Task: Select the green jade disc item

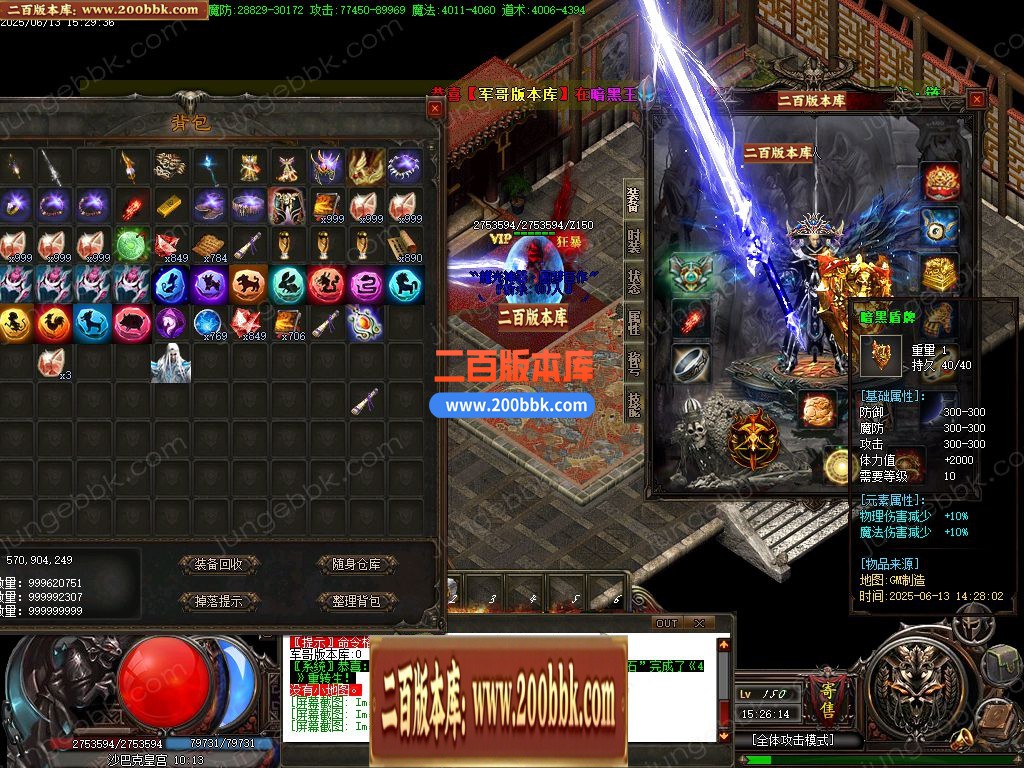Action: point(131,245)
